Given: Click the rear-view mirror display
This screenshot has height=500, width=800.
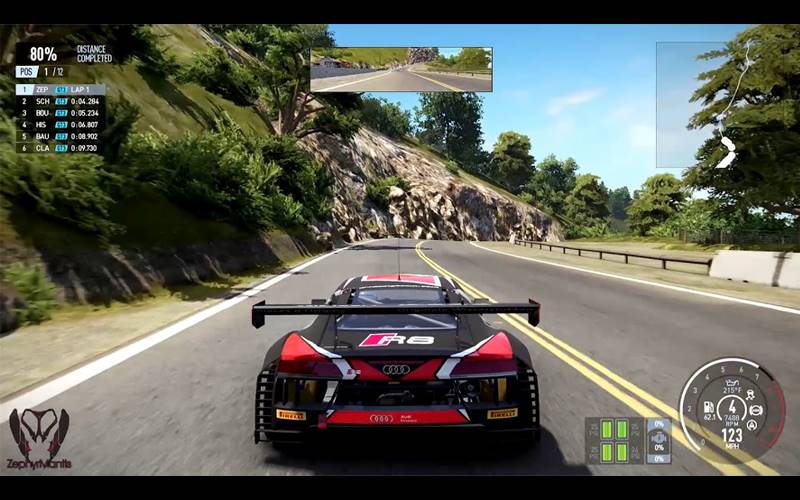Looking at the screenshot, I should tap(400, 69).
